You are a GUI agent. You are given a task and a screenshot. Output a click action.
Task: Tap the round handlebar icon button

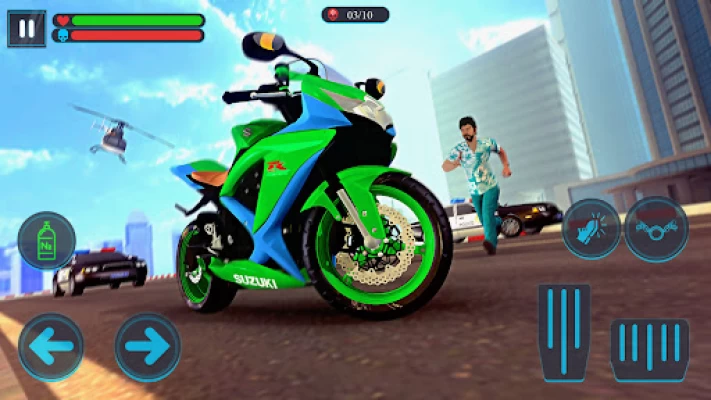pos(656,229)
